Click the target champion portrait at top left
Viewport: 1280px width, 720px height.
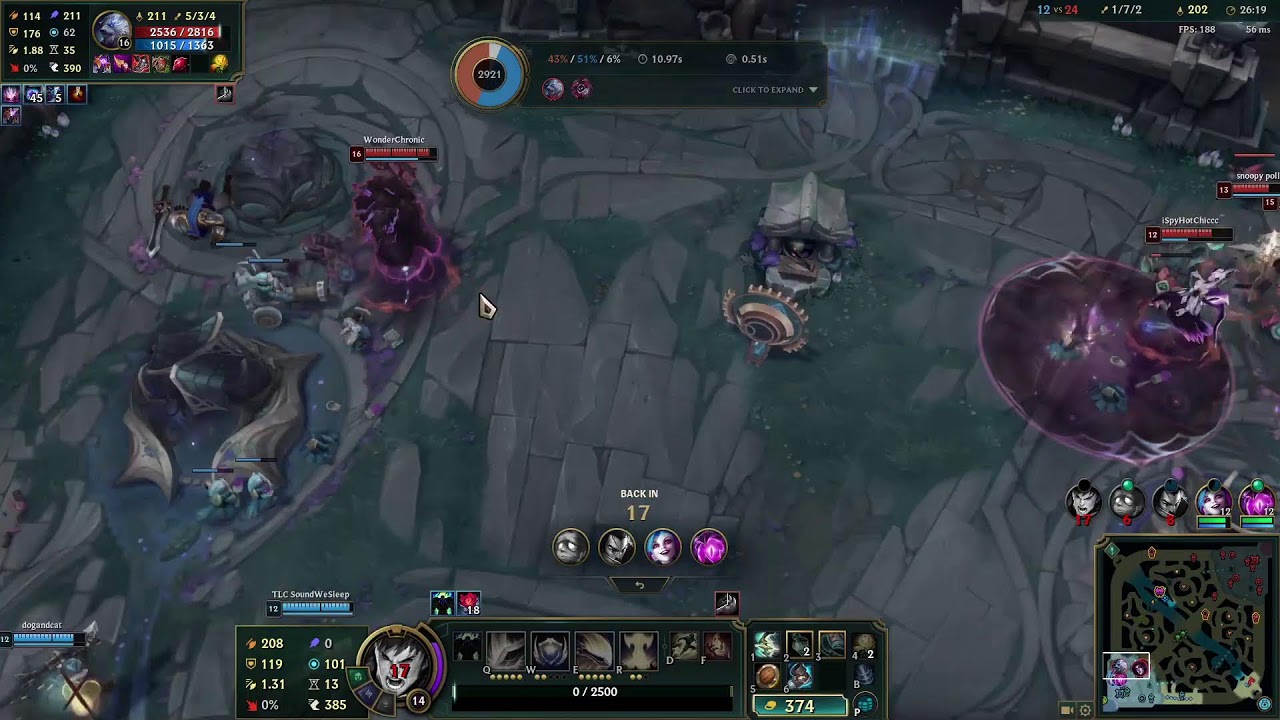point(112,30)
